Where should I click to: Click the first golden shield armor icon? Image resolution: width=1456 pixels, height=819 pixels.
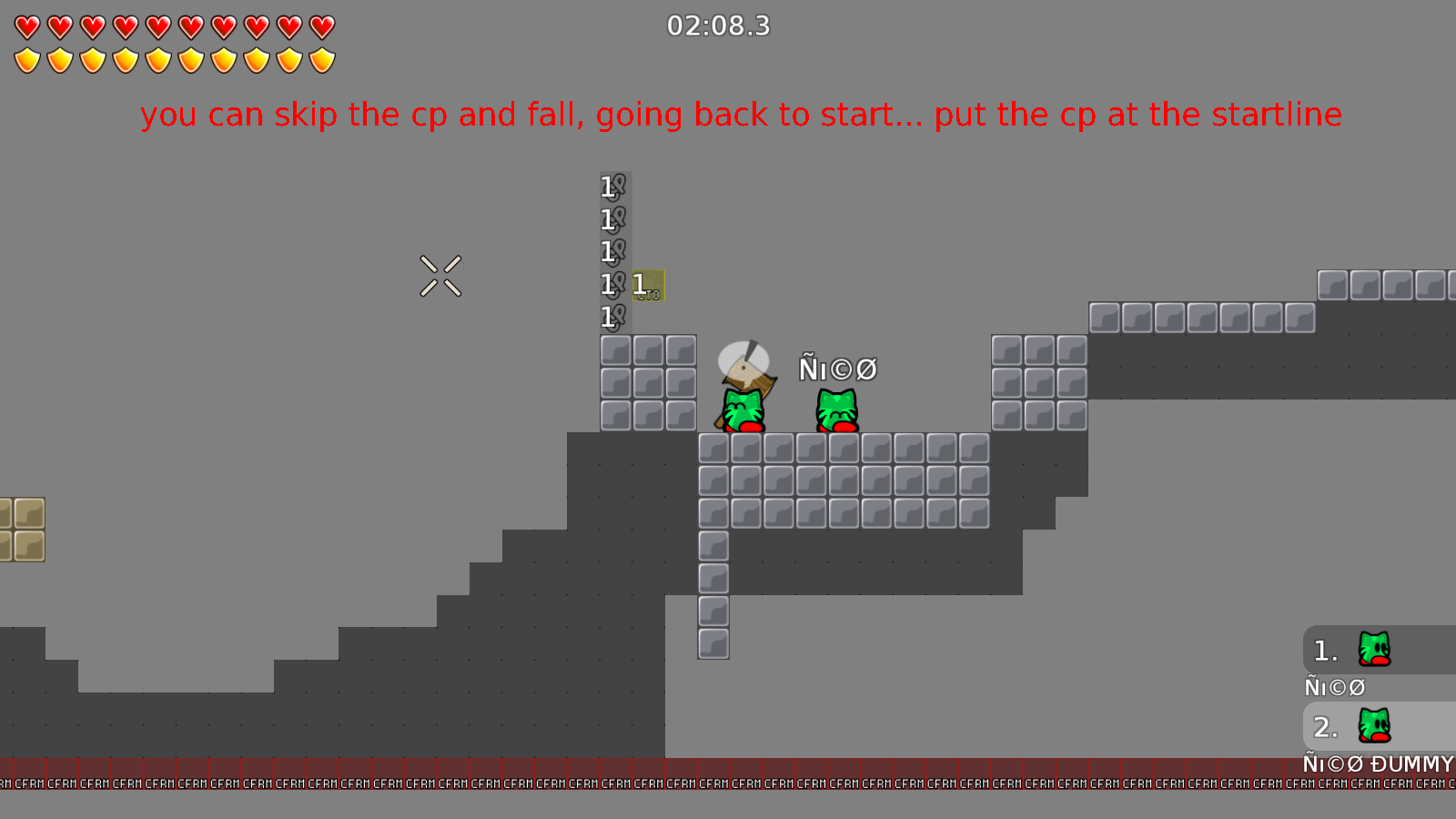click(x=26, y=58)
